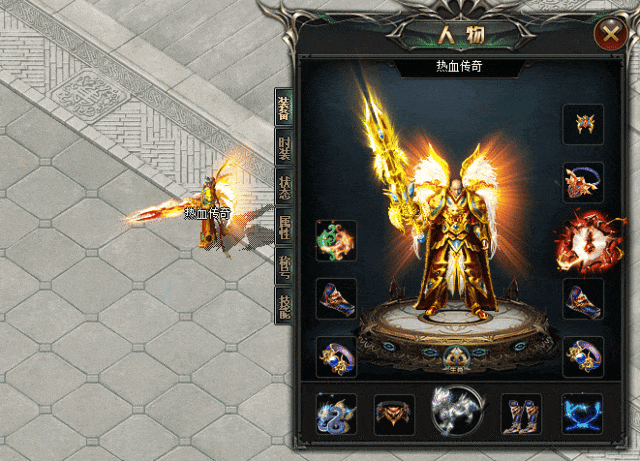Pick the blue dragon item slot
This screenshot has width=640, height=461.
pyautogui.click(x=336, y=413)
